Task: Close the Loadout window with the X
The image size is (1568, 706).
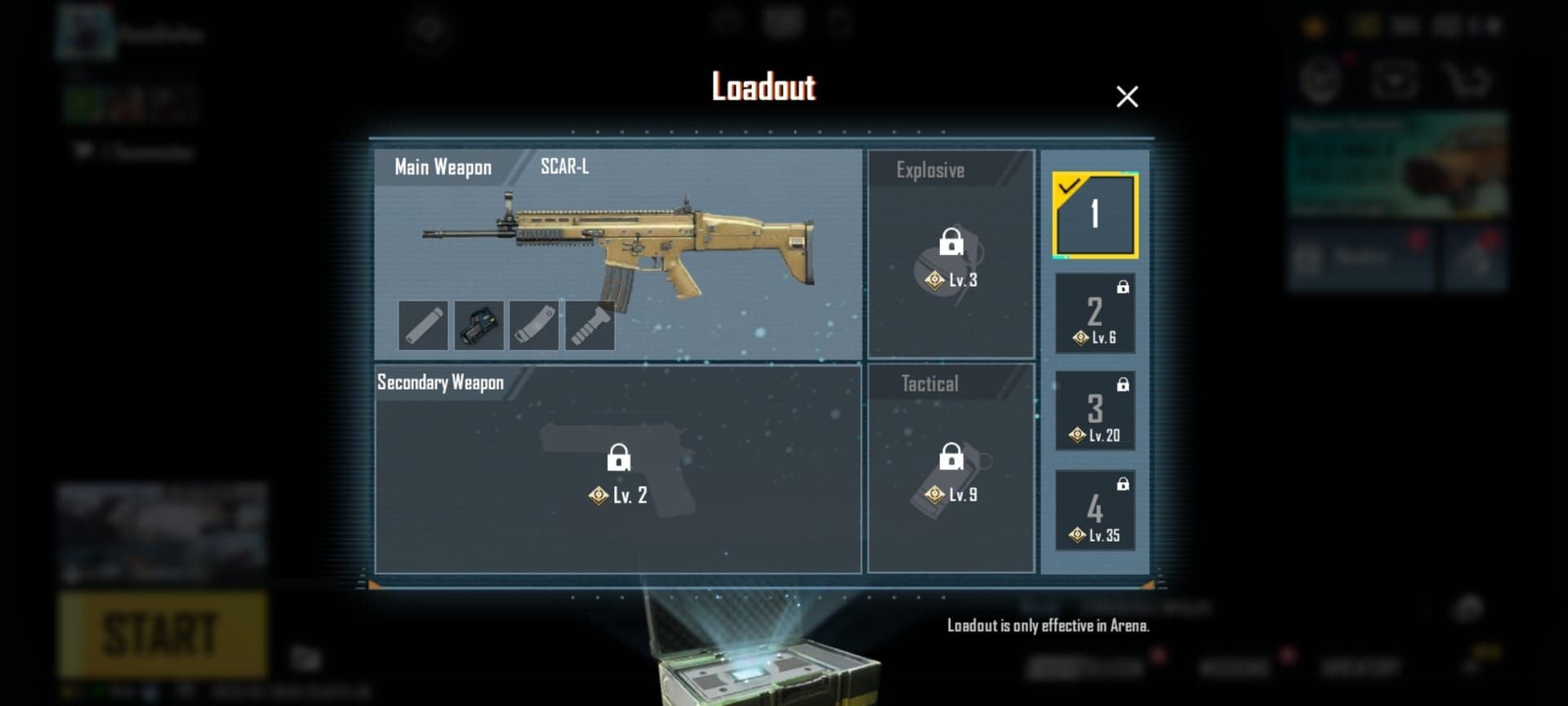Action: [1127, 96]
